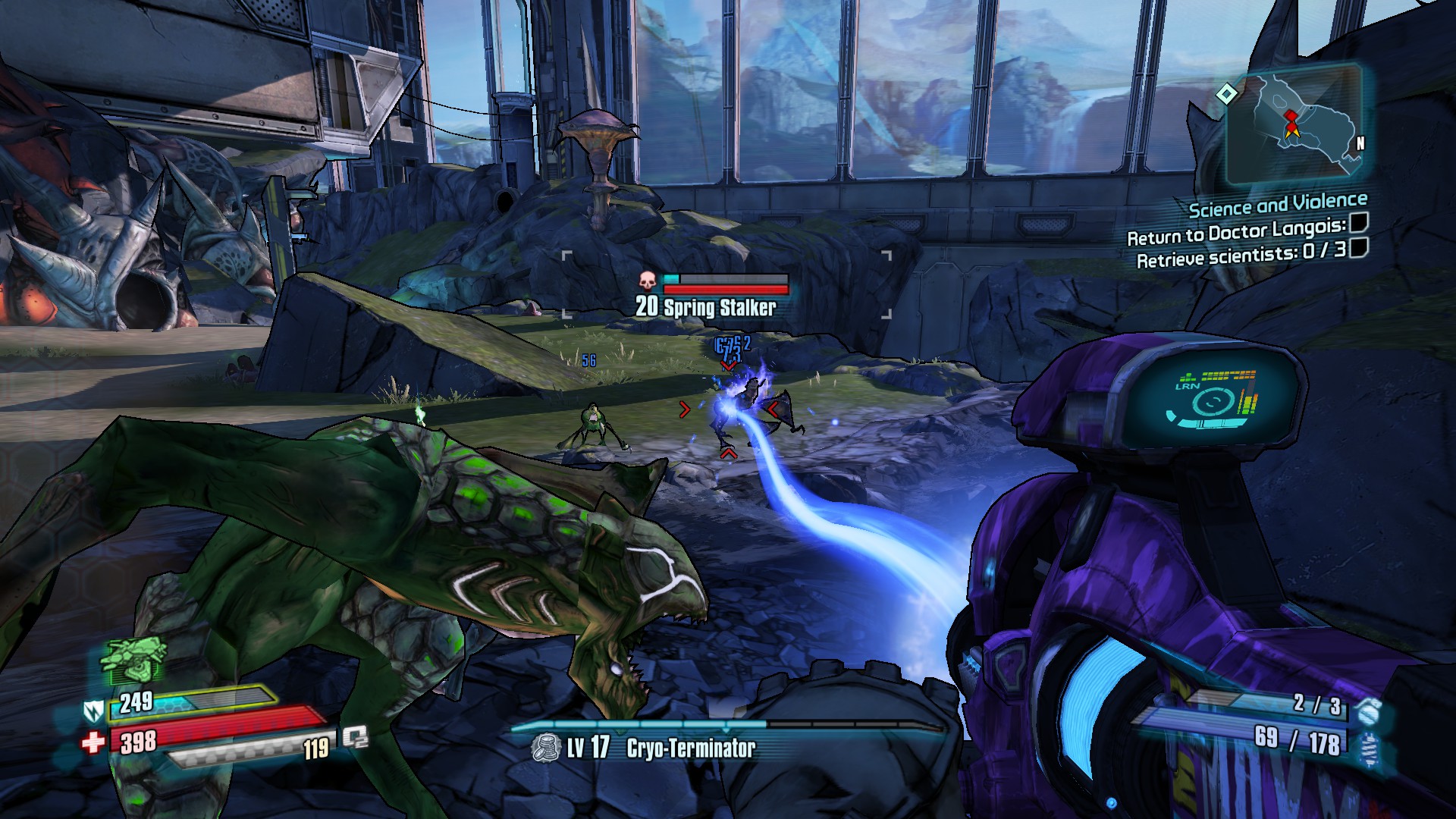The width and height of the screenshot is (1456, 819).
Task: Select the O2 oxygen tank icon
Action: [354, 737]
